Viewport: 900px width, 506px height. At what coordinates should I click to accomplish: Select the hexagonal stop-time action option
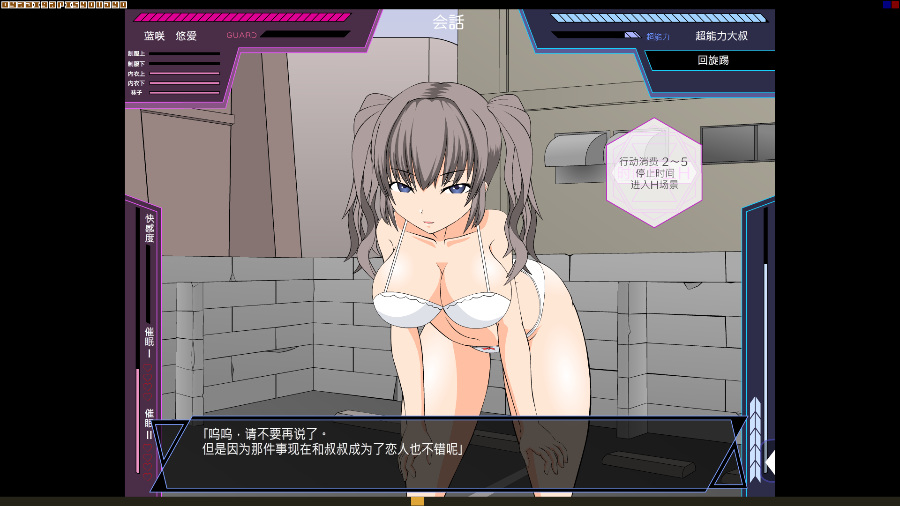coord(653,172)
